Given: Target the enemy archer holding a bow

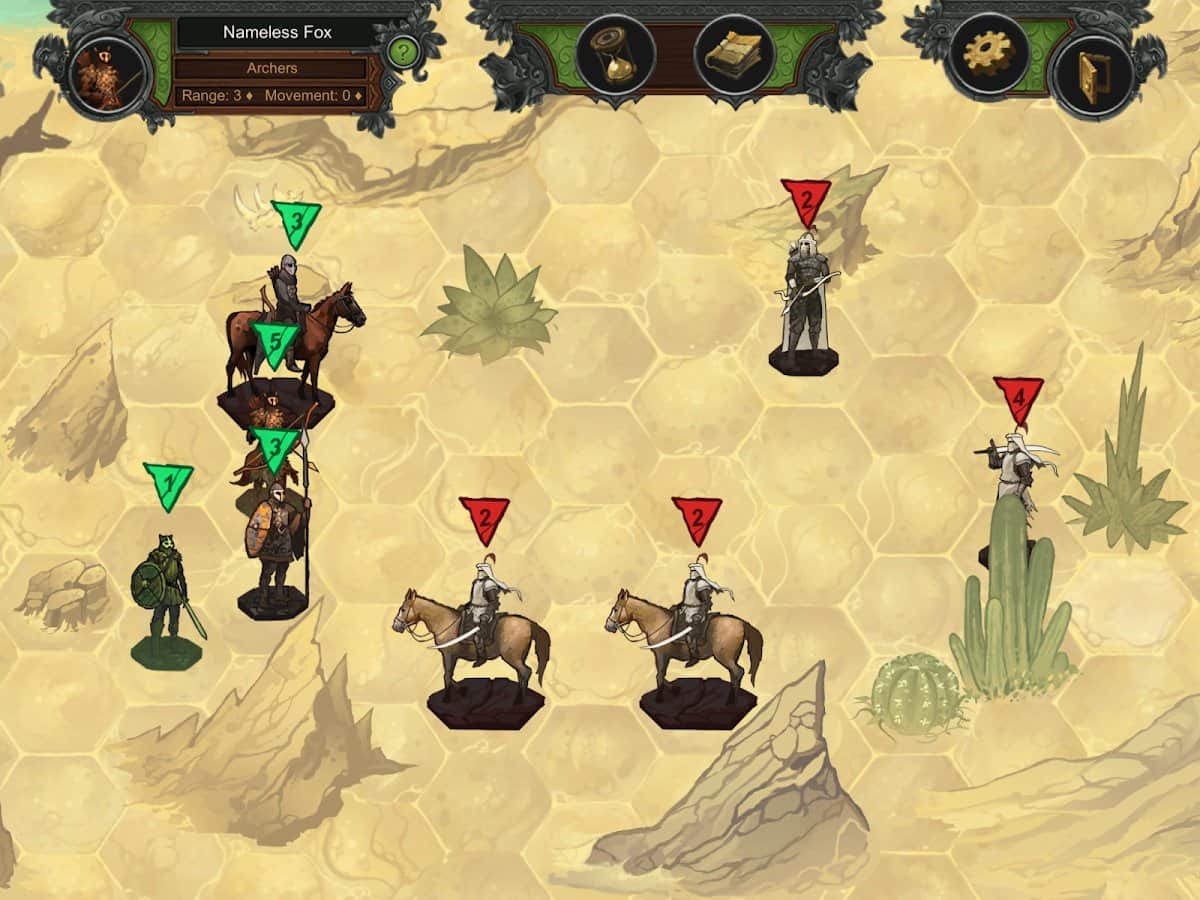Looking at the screenshot, I should [804, 300].
